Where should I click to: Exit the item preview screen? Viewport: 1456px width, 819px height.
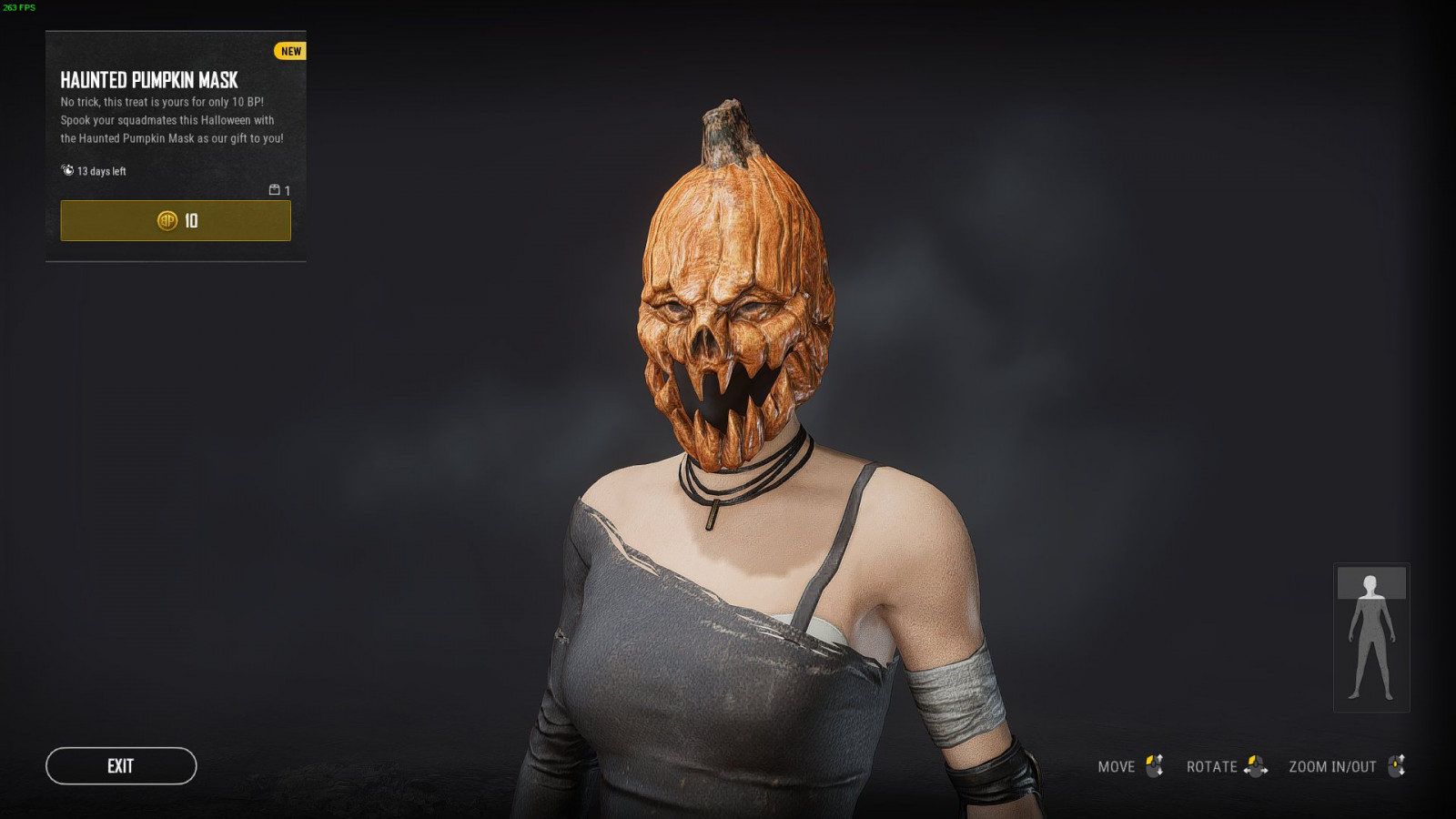[121, 766]
